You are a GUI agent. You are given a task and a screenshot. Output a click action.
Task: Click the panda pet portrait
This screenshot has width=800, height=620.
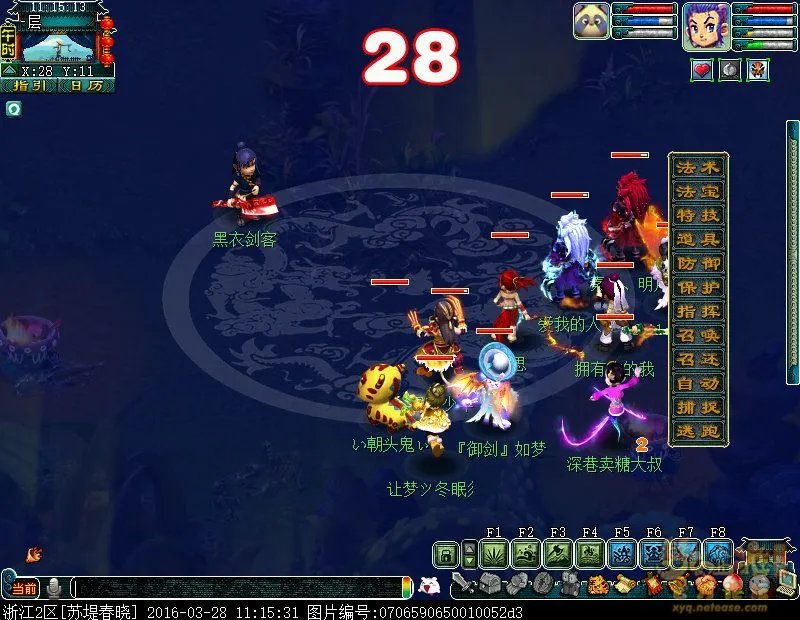tap(591, 21)
